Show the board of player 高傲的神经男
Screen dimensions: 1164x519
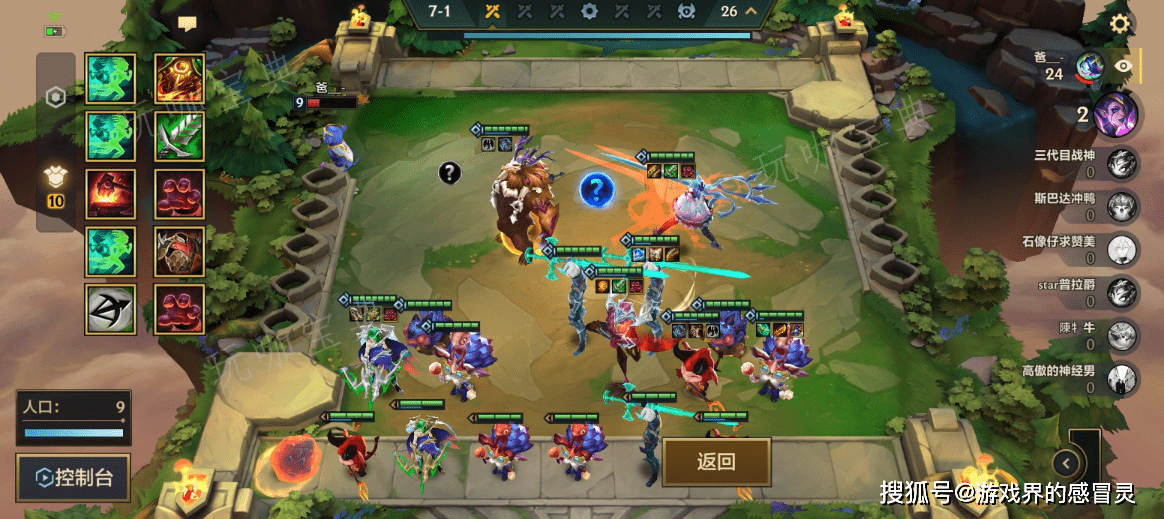[x=1124, y=379]
